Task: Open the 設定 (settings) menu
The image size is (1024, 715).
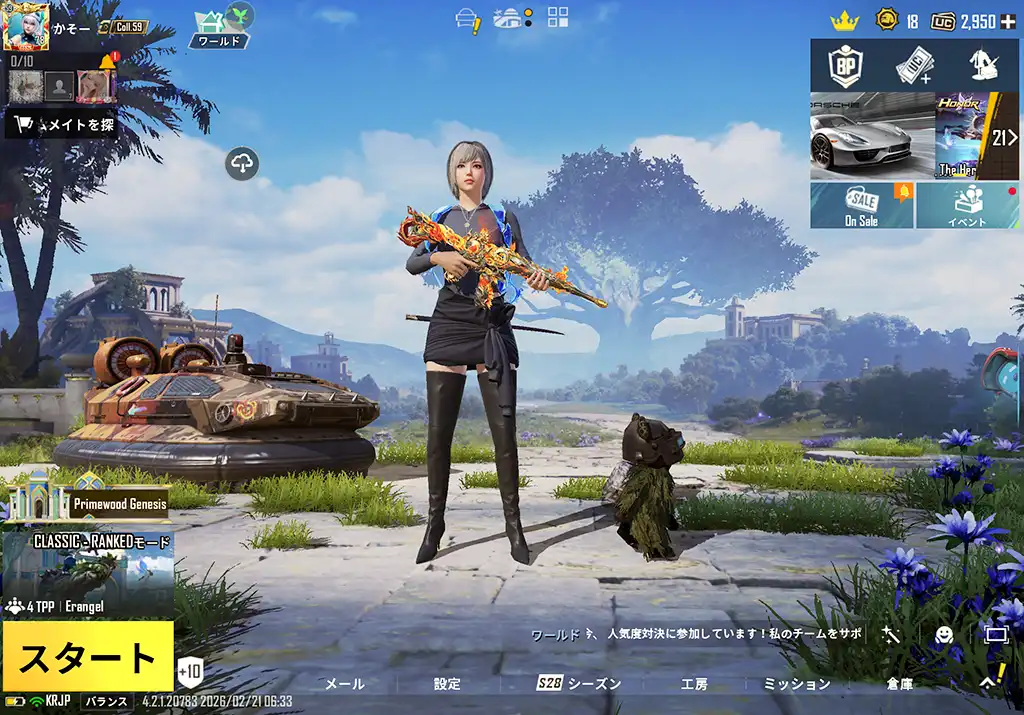Action: [447, 684]
